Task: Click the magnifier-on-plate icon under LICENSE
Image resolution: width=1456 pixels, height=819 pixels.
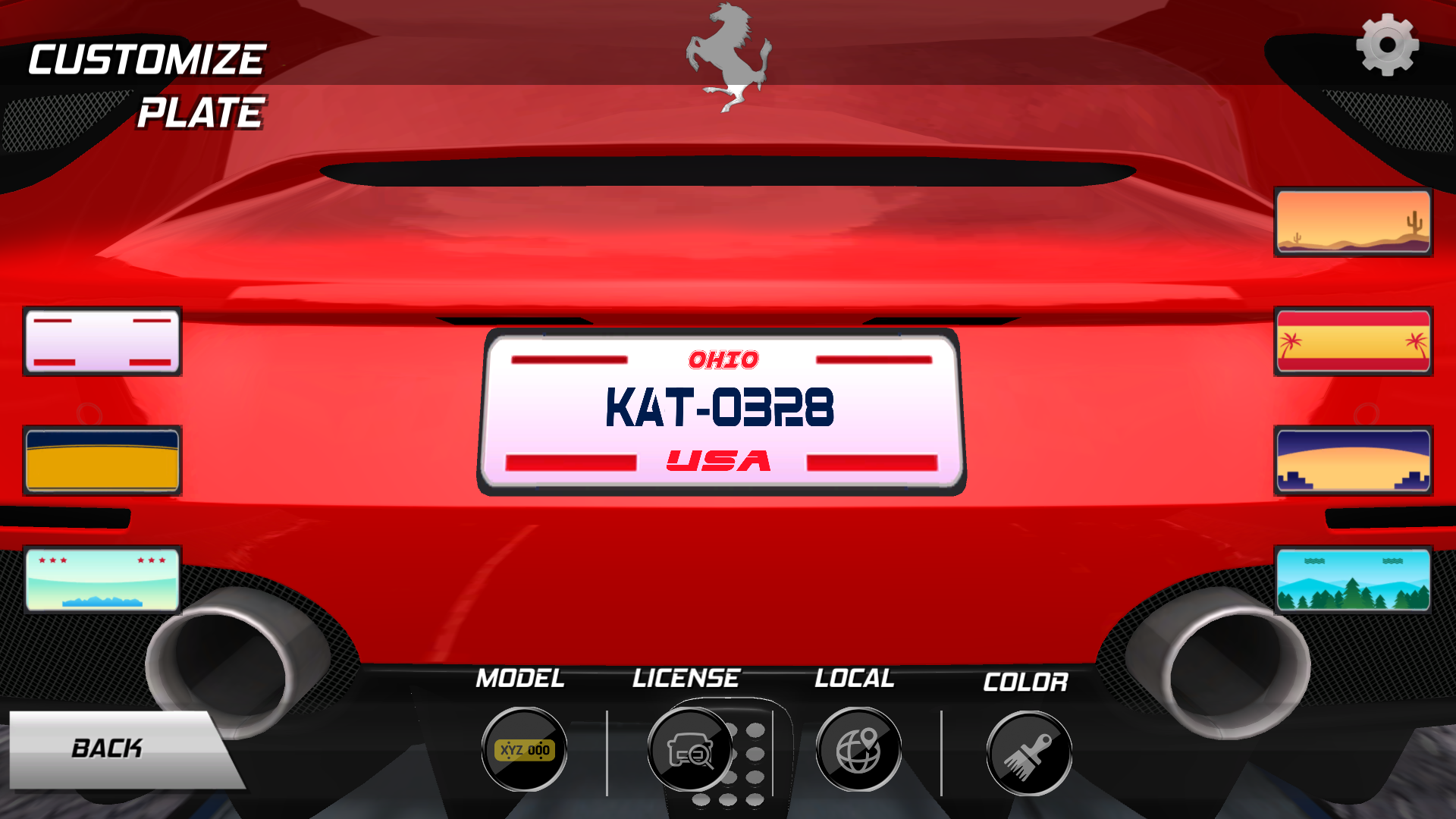Action: (690, 749)
